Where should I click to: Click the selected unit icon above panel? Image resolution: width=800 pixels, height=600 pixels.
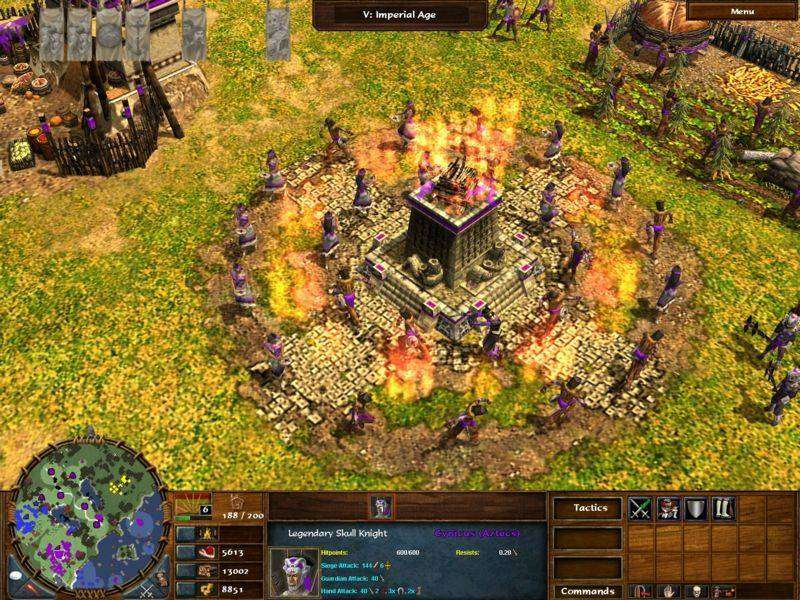click(x=380, y=506)
